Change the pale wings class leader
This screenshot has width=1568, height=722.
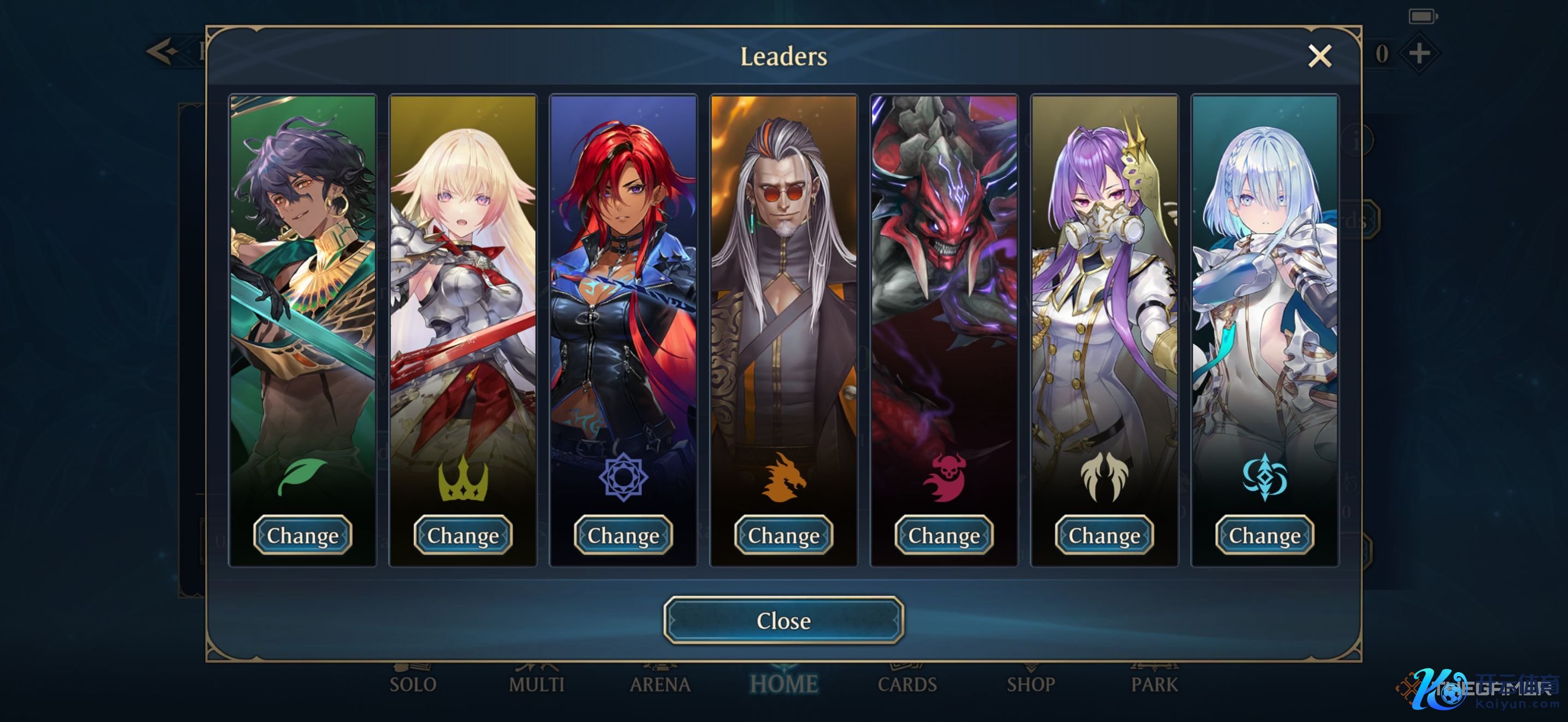click(x=1104, y=535)
